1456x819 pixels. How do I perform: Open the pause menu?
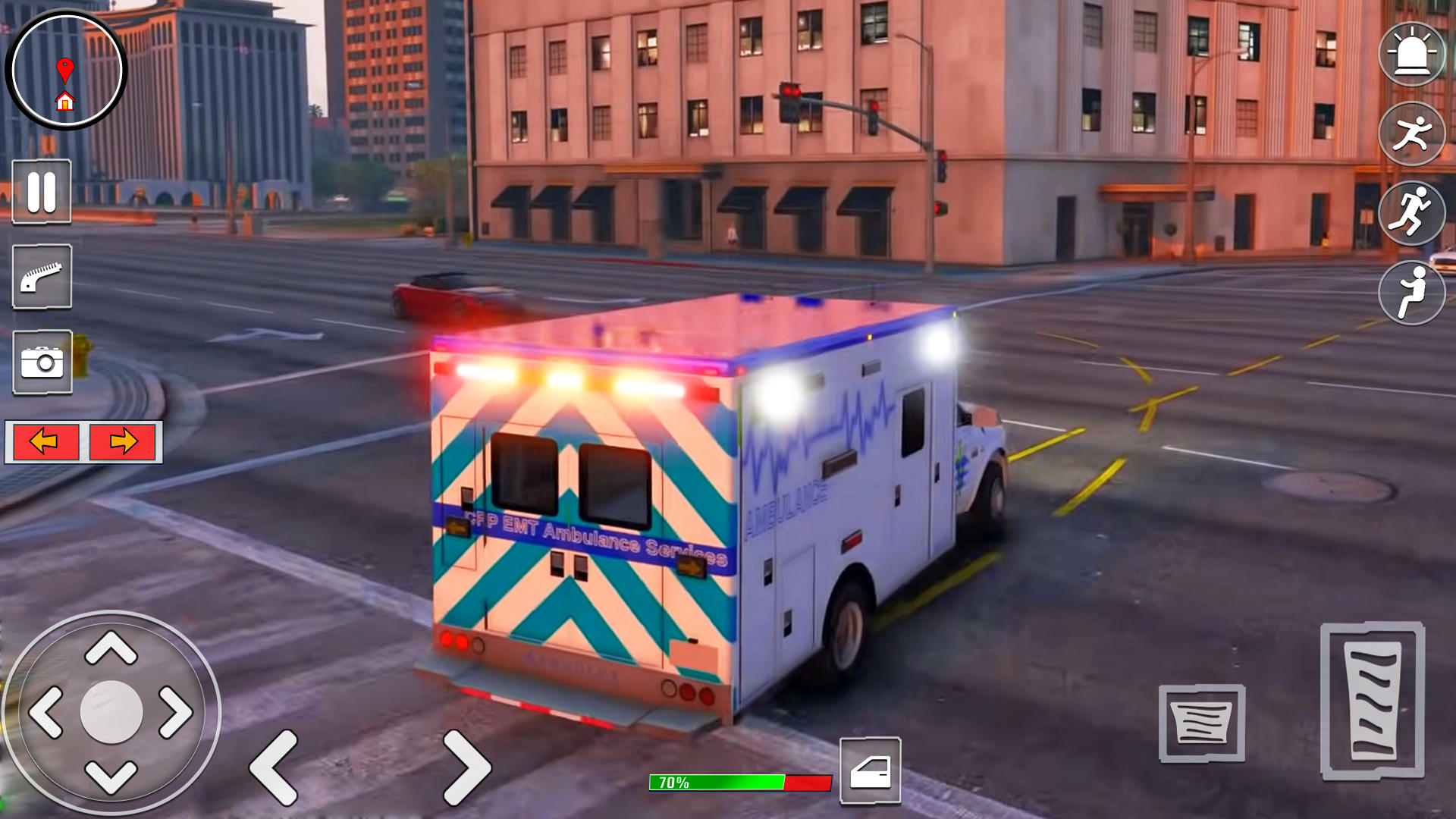click(x=42, y=193)
